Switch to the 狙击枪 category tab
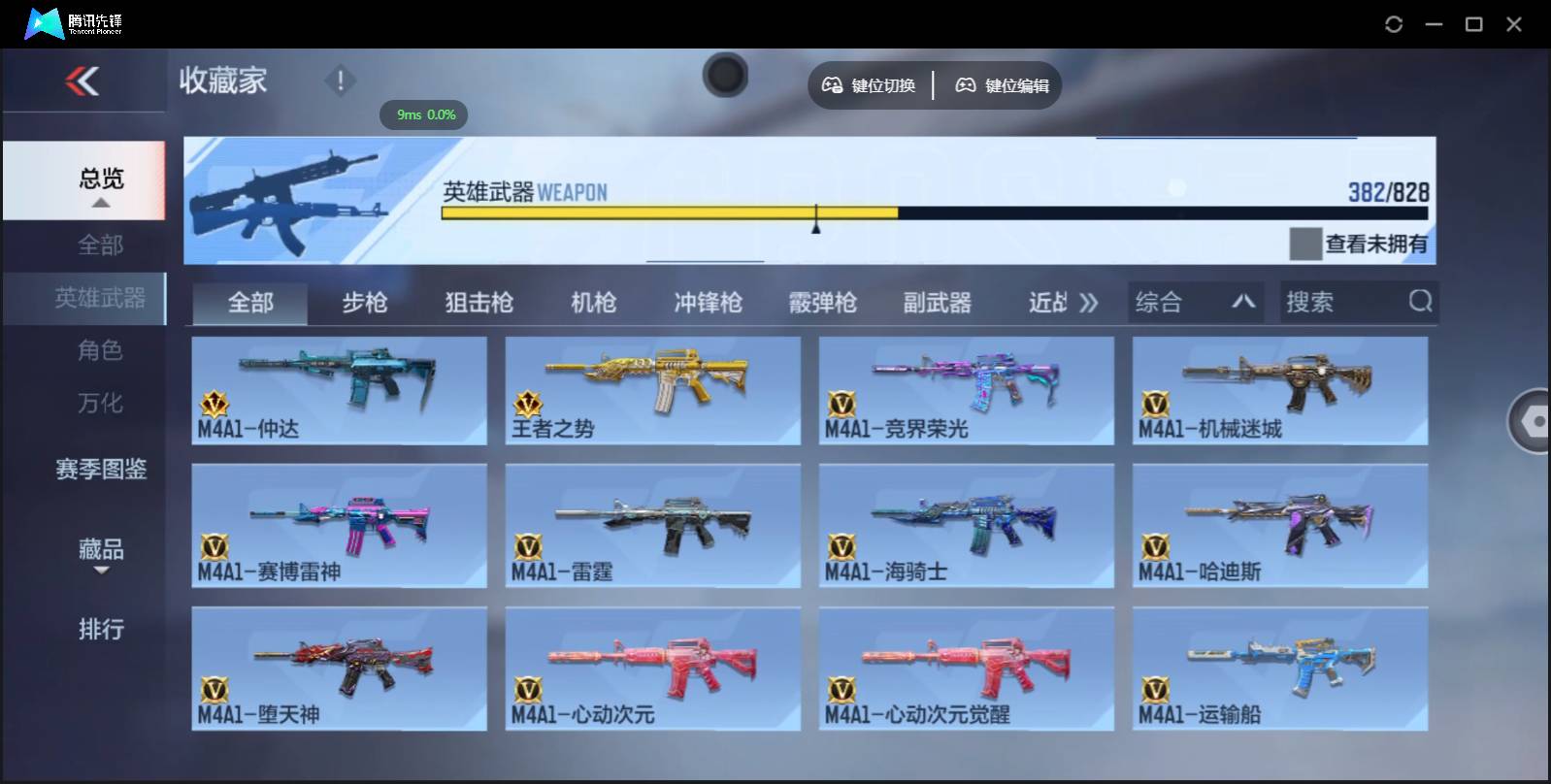This screenshot has height=784, width=1551. (x=480, y=302)
